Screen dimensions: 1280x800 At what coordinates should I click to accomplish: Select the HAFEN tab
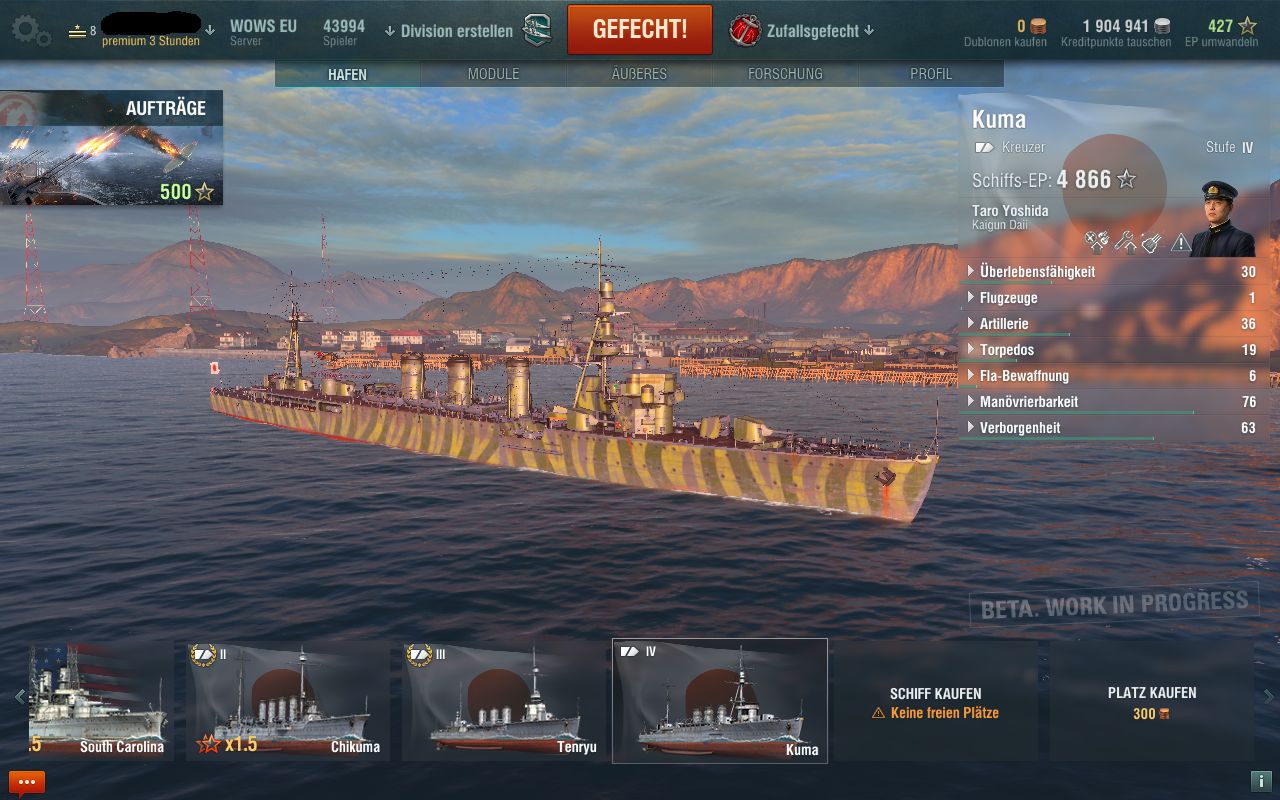[x=347, y=74]
